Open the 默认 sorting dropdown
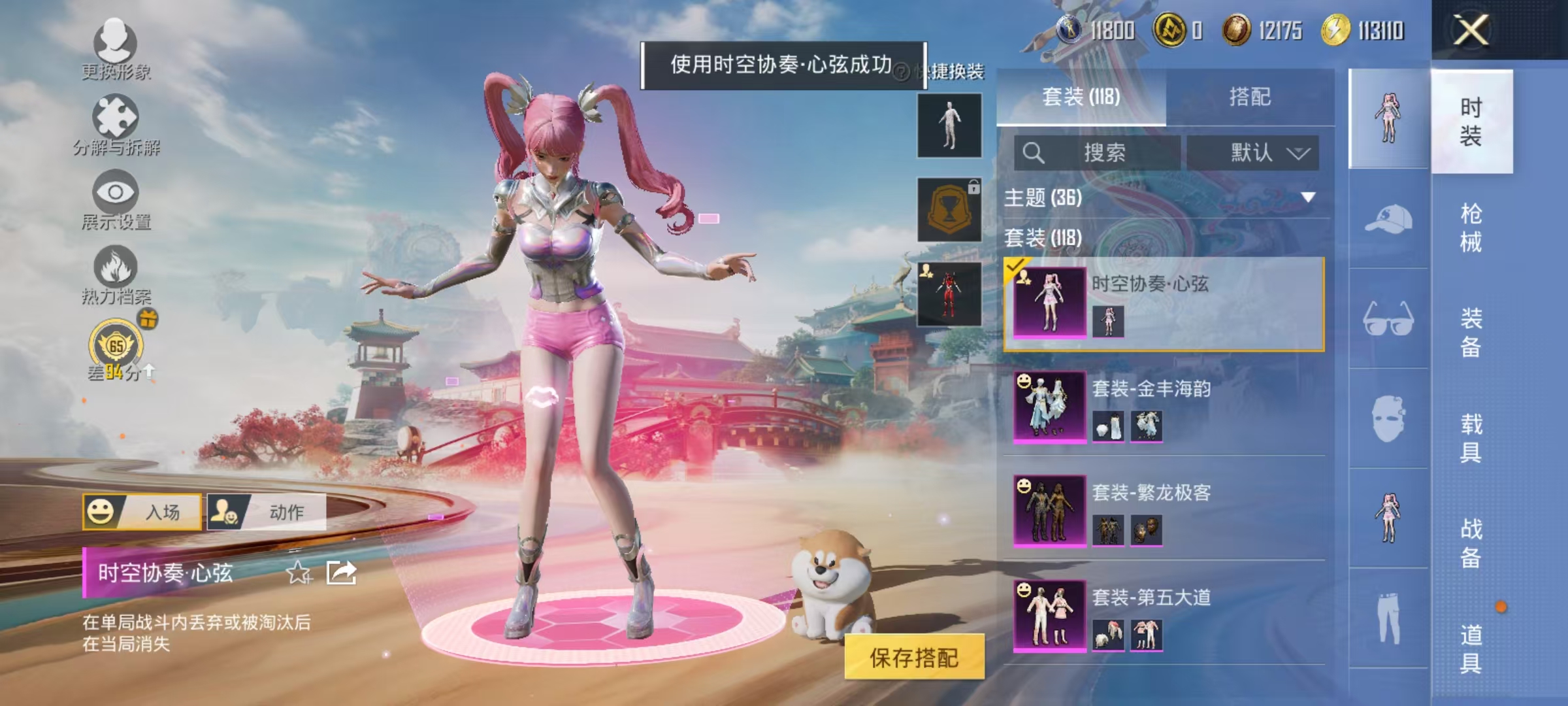 click(1256, 152)
